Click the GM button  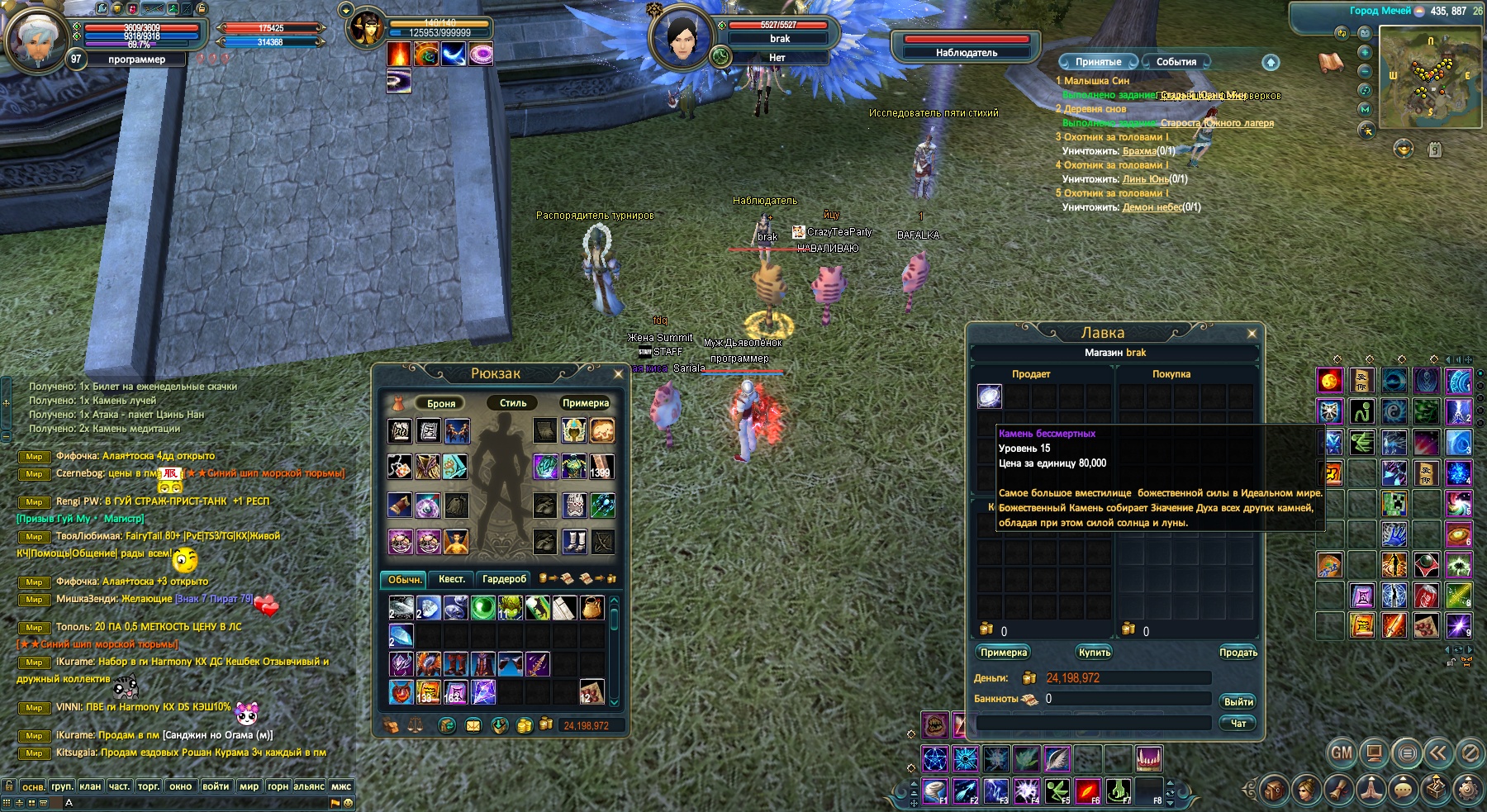pos(1342,753)
